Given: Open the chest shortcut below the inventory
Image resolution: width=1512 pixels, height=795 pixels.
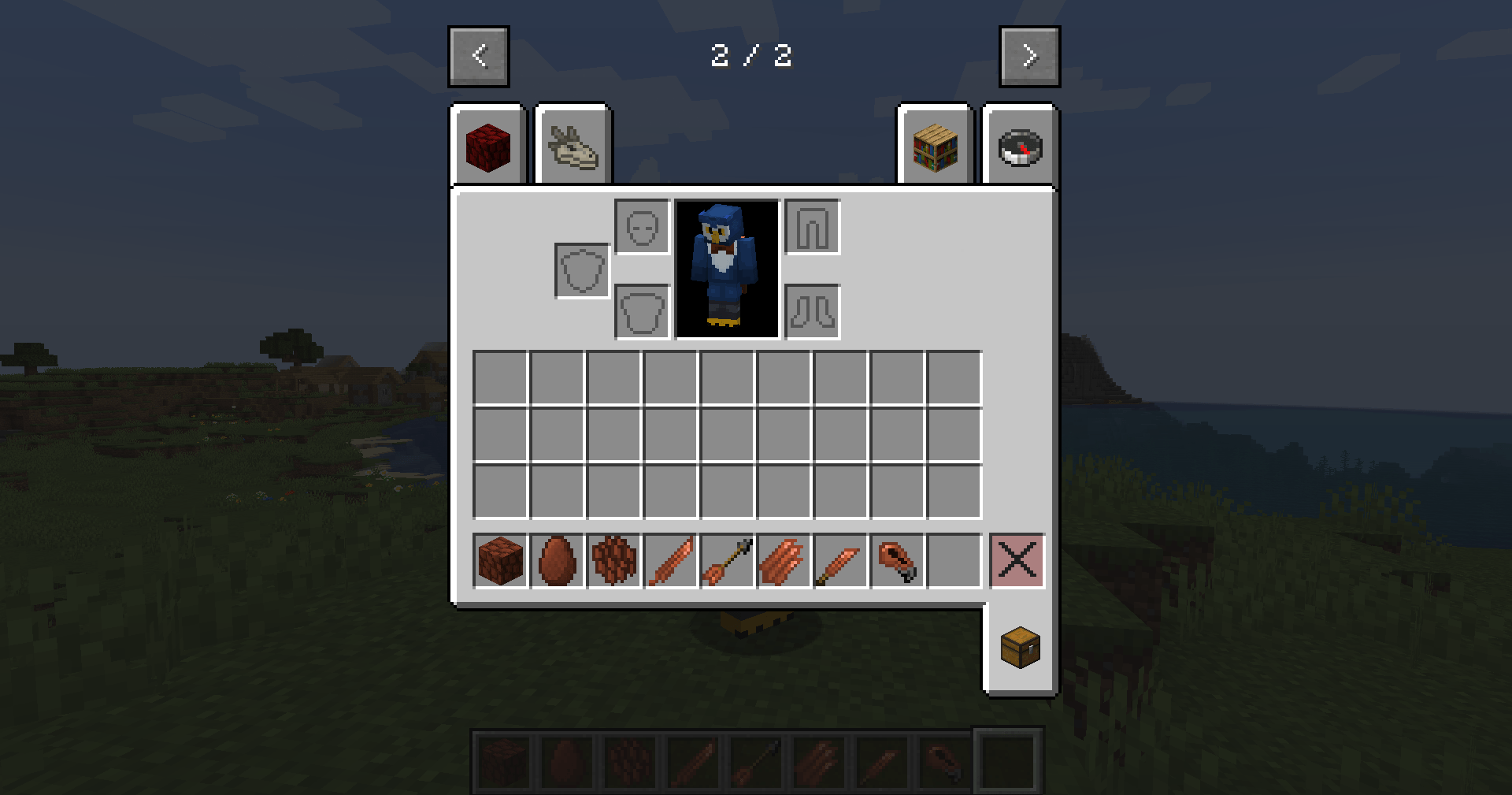Looking at the screenshot, I should coord(1019,645).
